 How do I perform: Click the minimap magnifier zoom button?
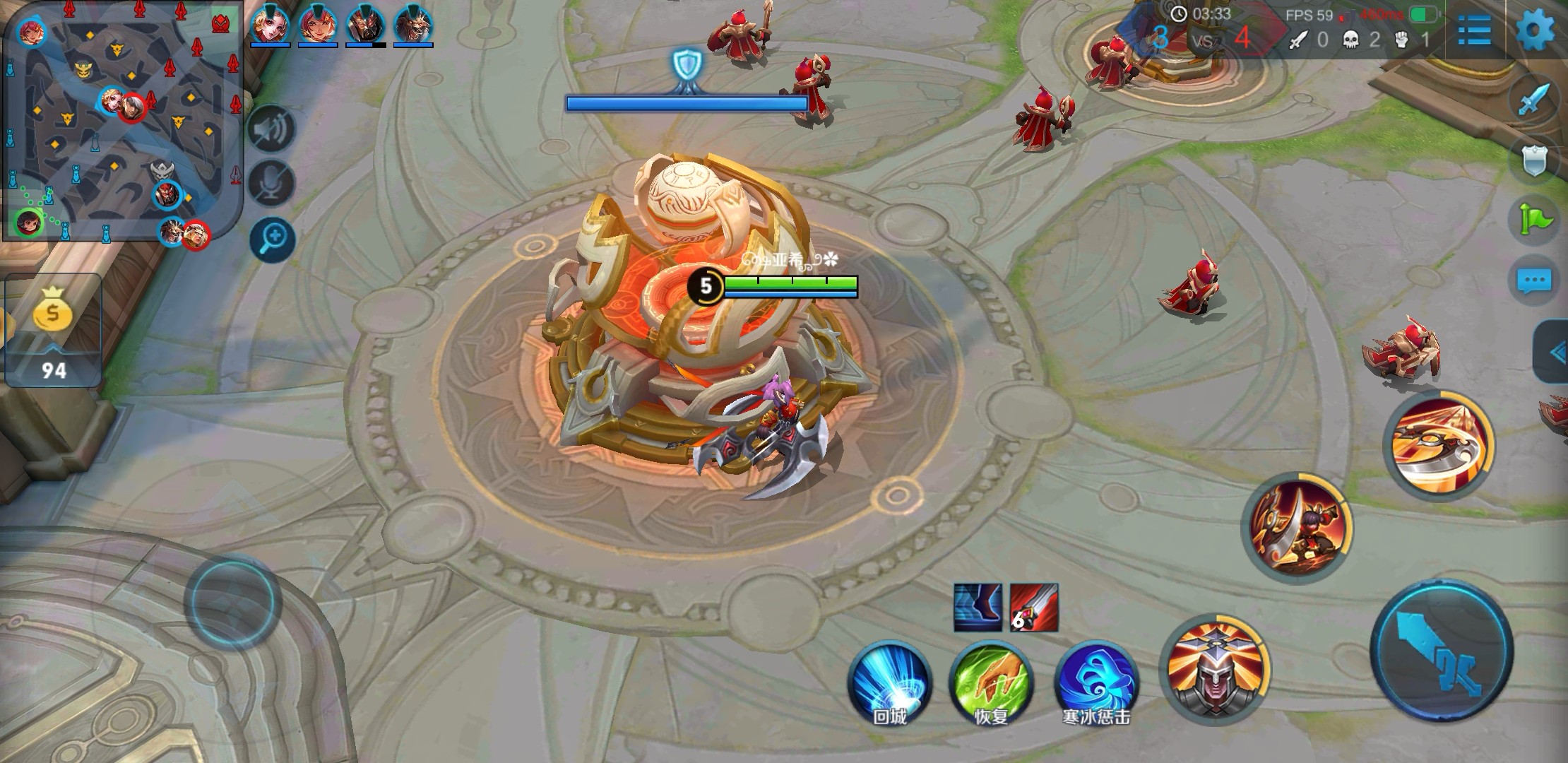coord(272,239)
